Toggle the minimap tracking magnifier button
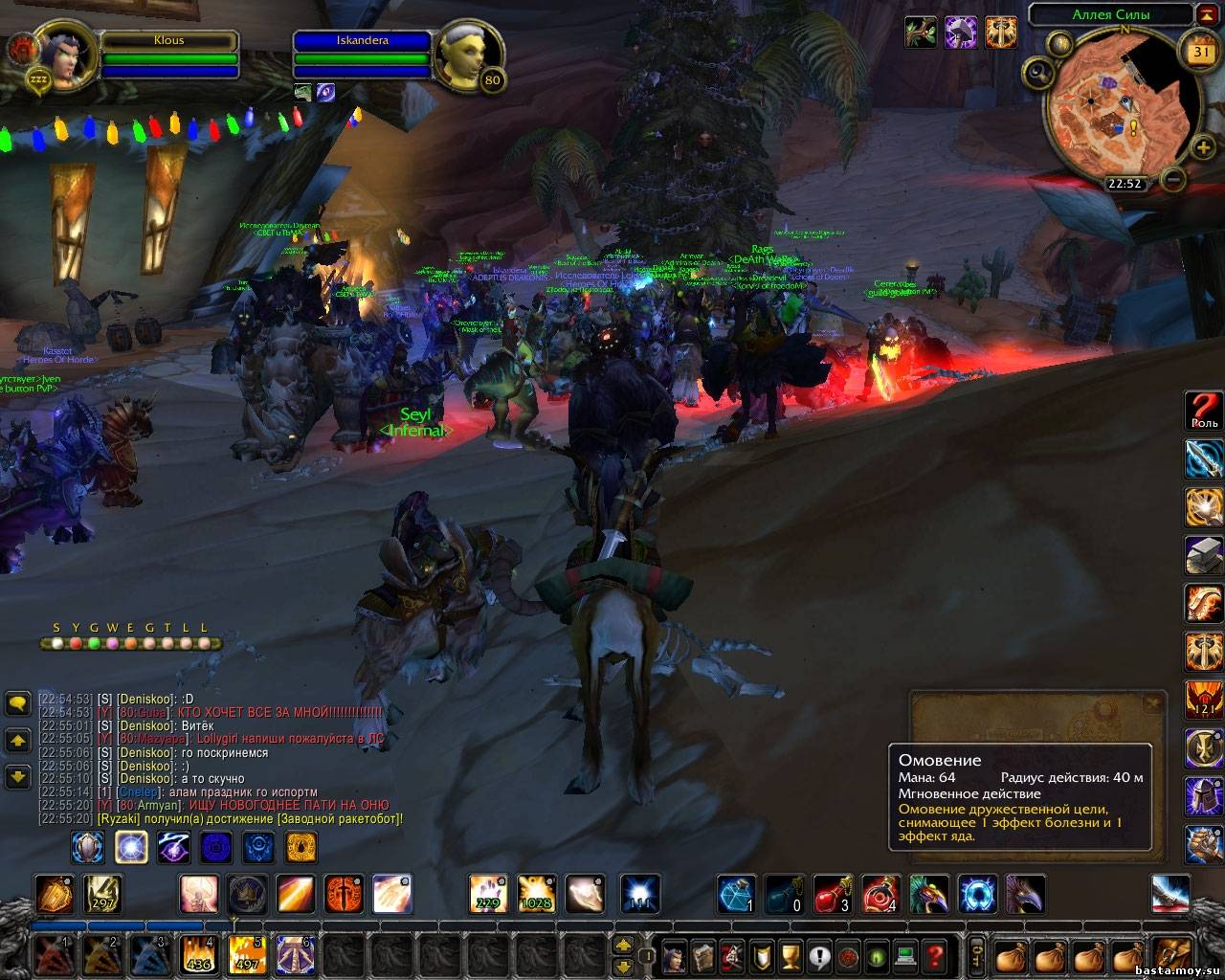The image size is (1225, 980). click(1037, 73)
